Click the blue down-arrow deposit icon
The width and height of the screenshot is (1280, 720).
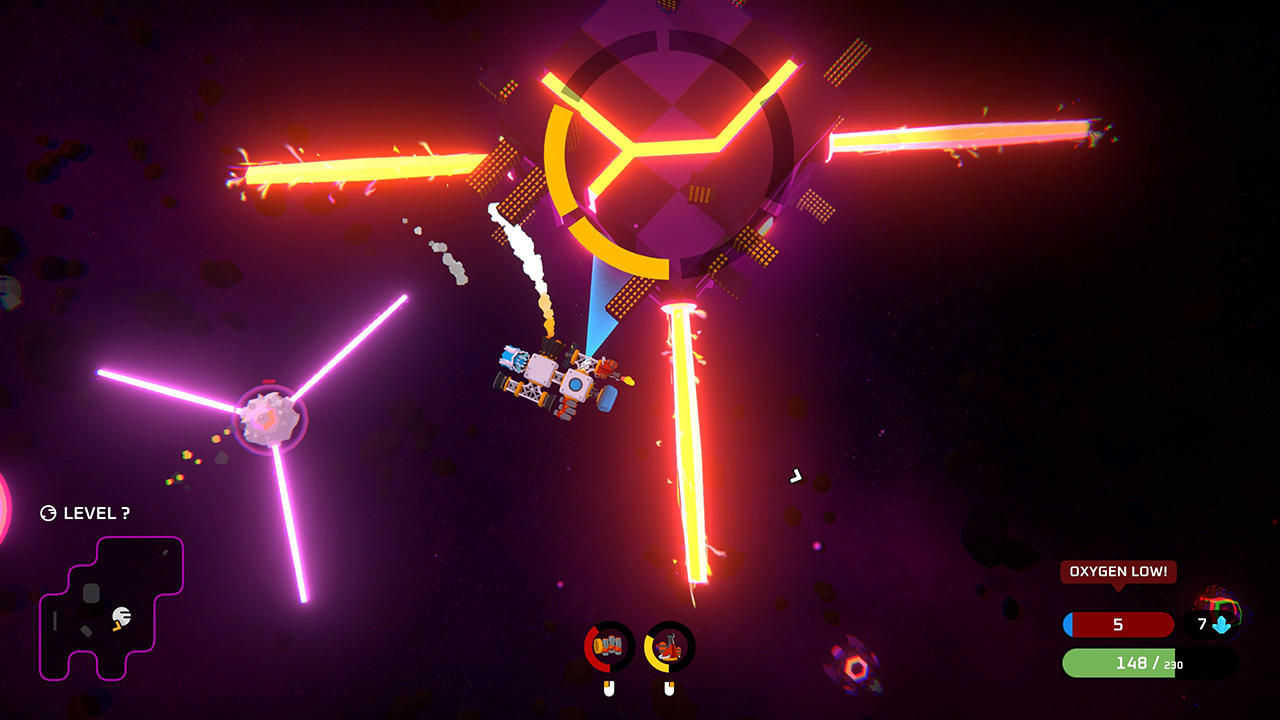[1223, 626]
